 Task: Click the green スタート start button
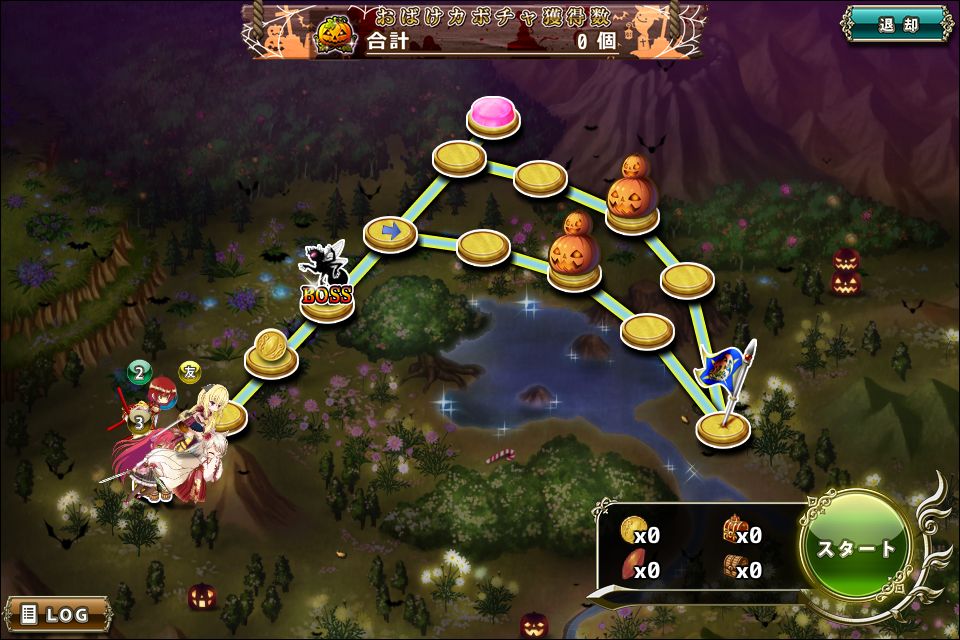[857, 548]
